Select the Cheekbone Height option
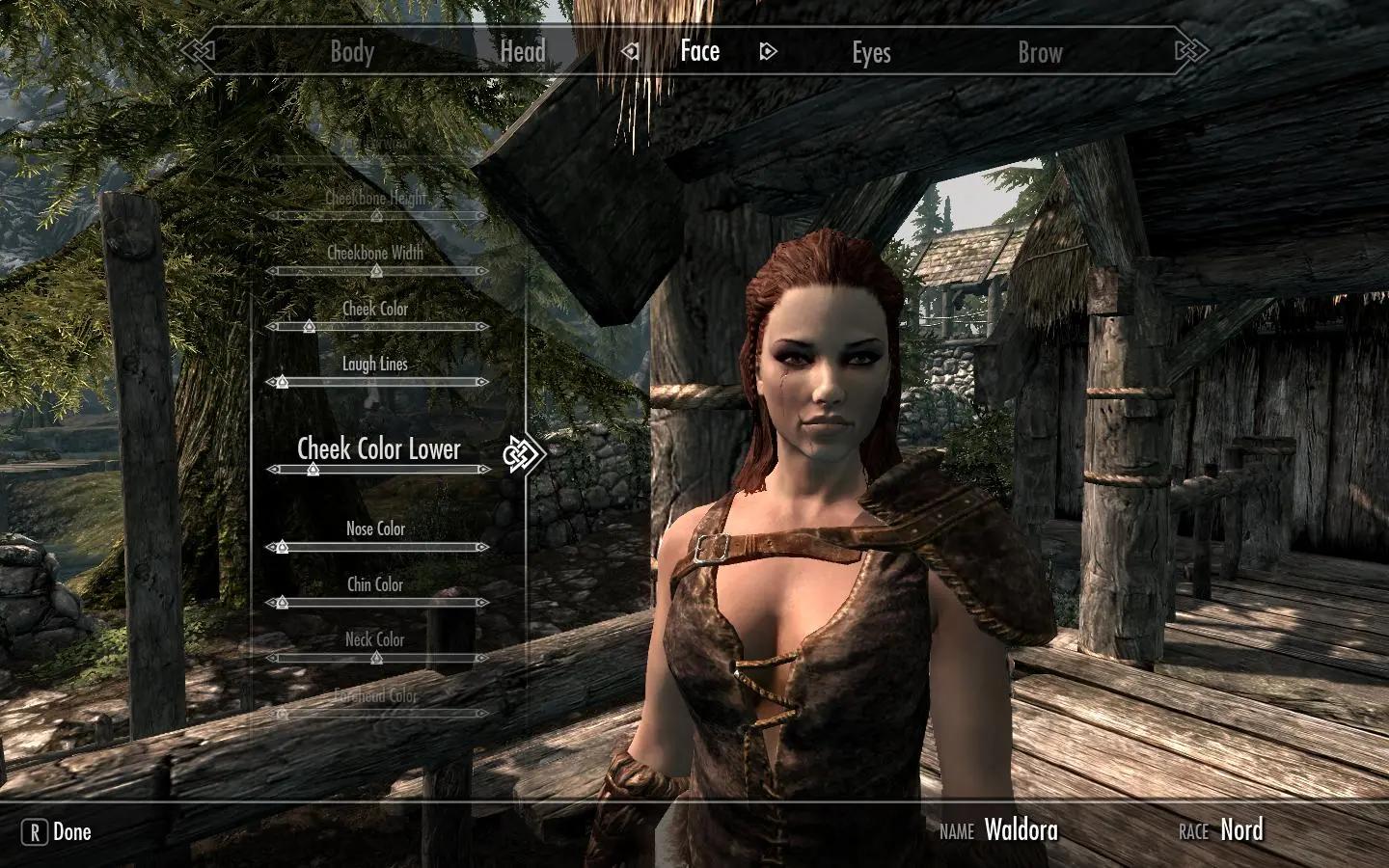The height and width of the screenshot is (868, 1389). tap(376, 199)
